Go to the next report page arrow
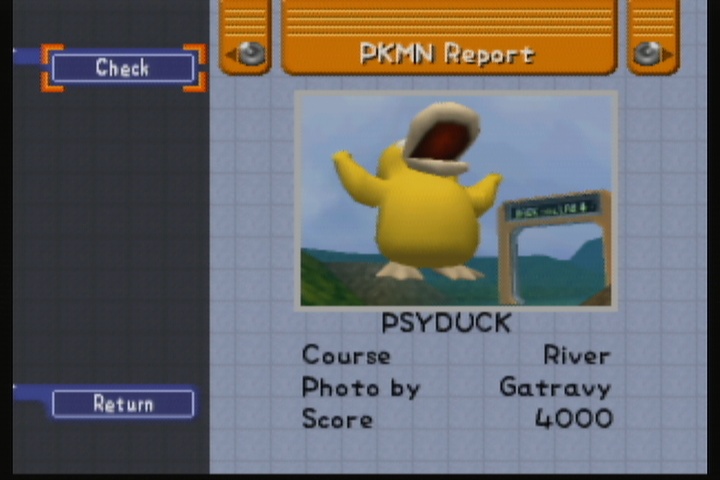 (653, 54)
